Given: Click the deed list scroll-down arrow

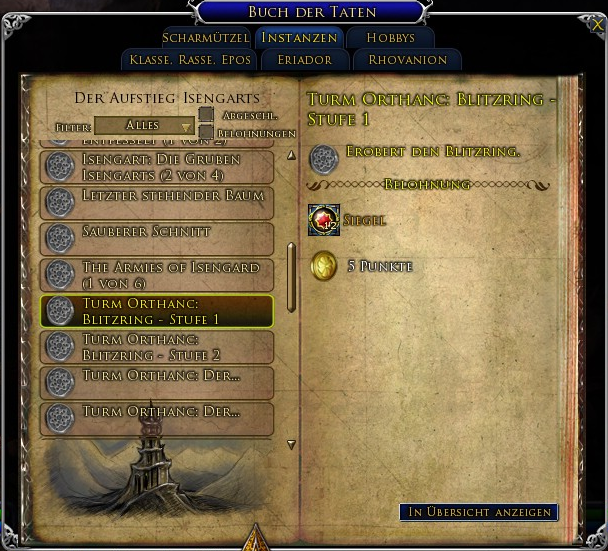Looking at the screenshot, I should [292, 444].
